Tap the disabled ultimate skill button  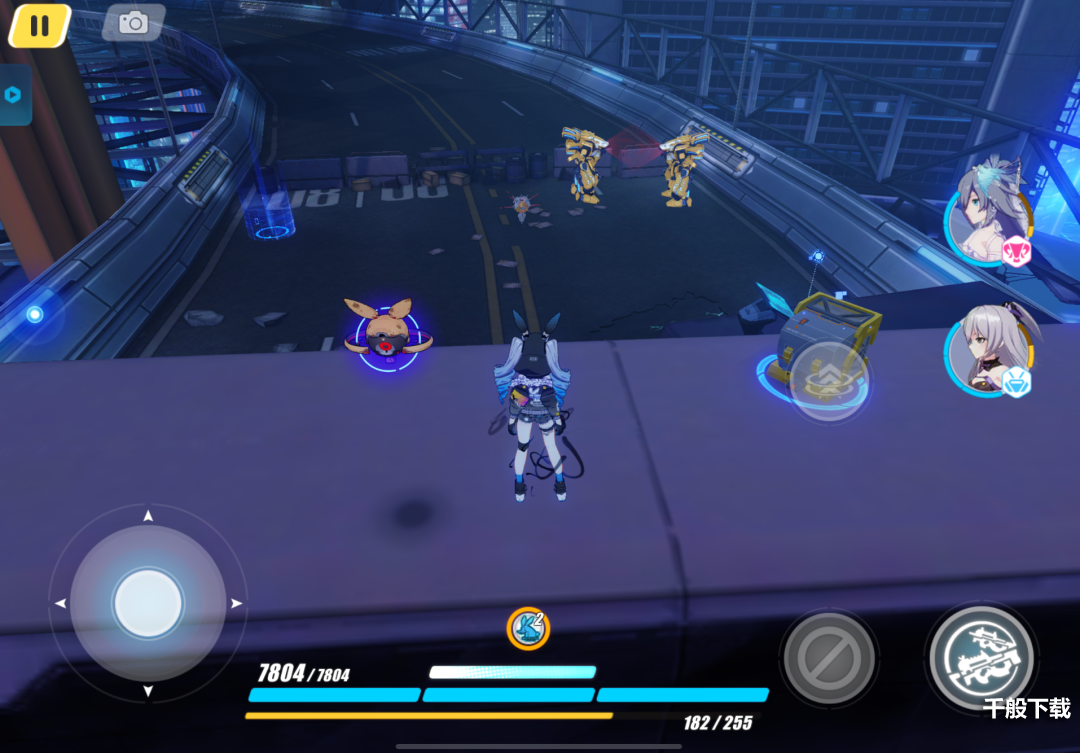tap(828, 658)
